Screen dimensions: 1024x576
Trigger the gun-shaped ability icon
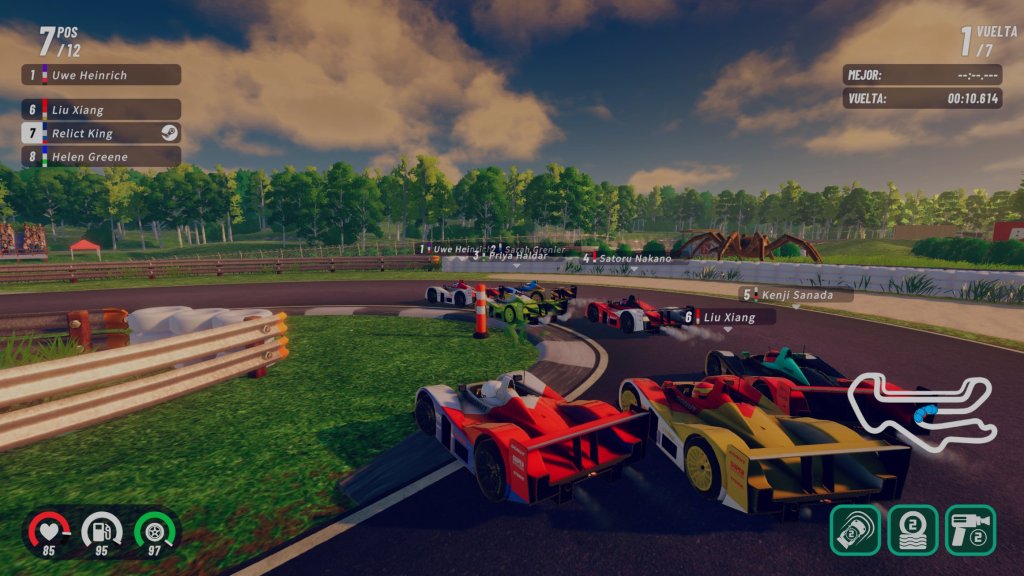970,529
